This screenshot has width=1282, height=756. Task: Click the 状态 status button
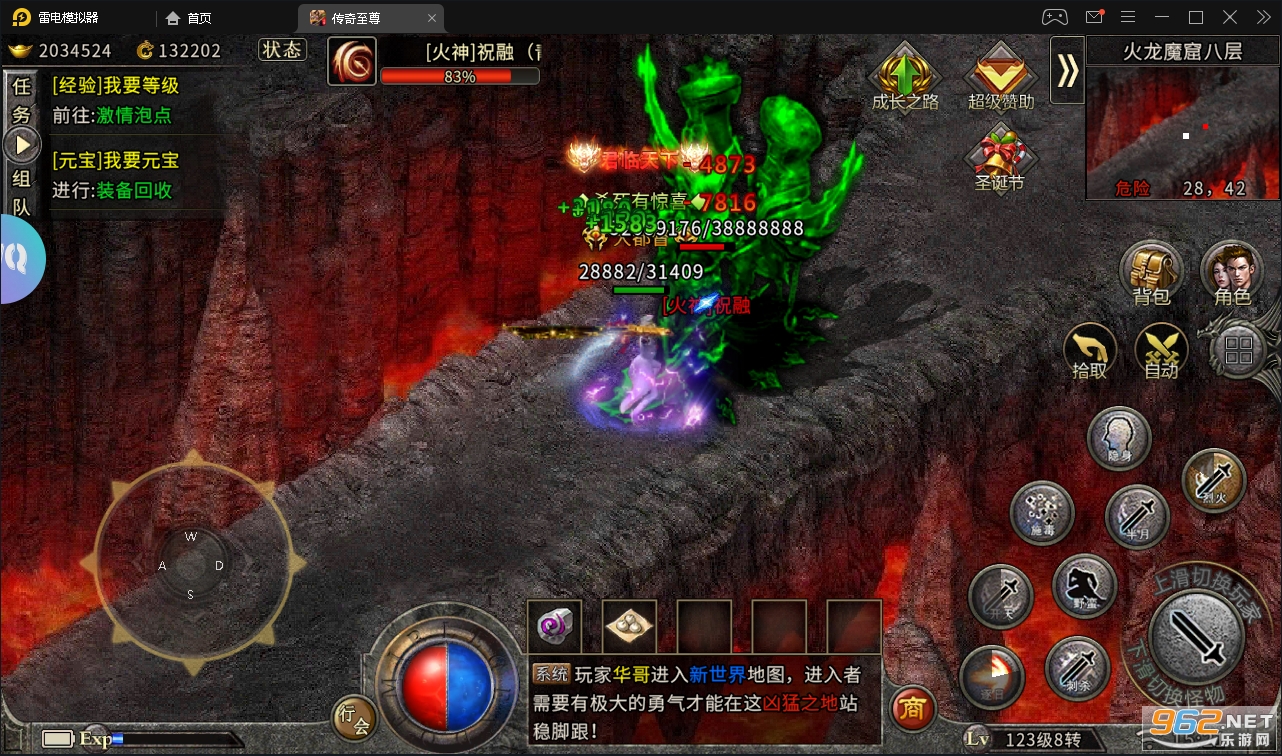pyautogui.click(x=282, y=49)
